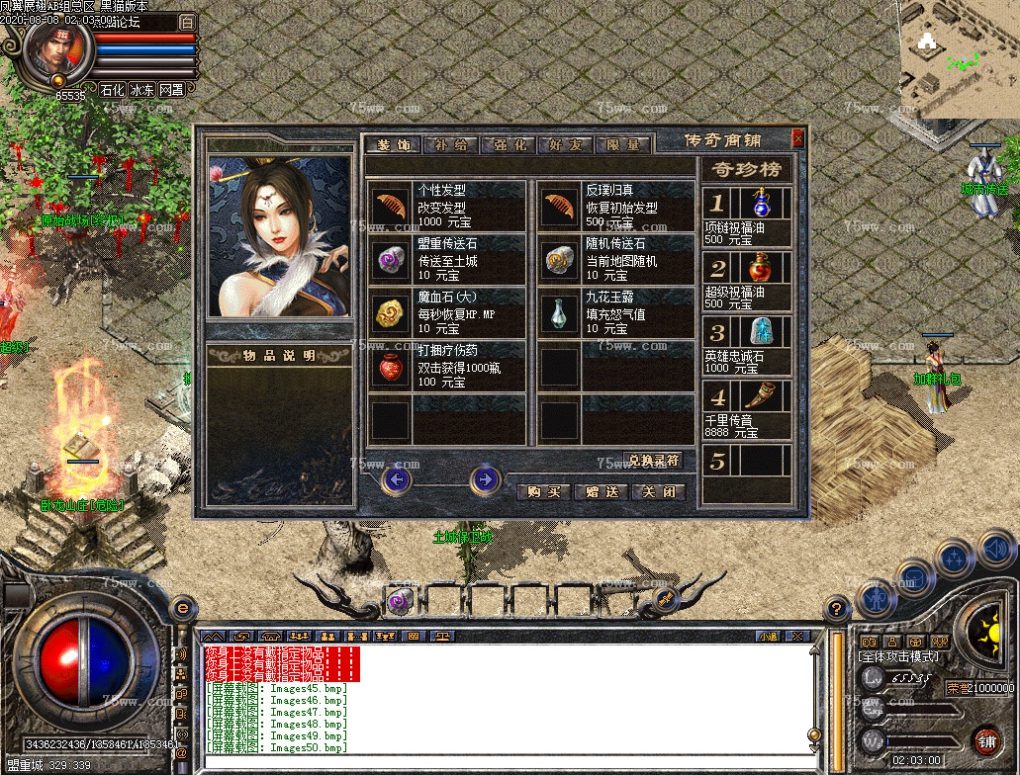The height and width of the screenshot is (775, 1020).
Task: Select the 随机传送石 random teleport stone
Action: click(x=560, y=260)
